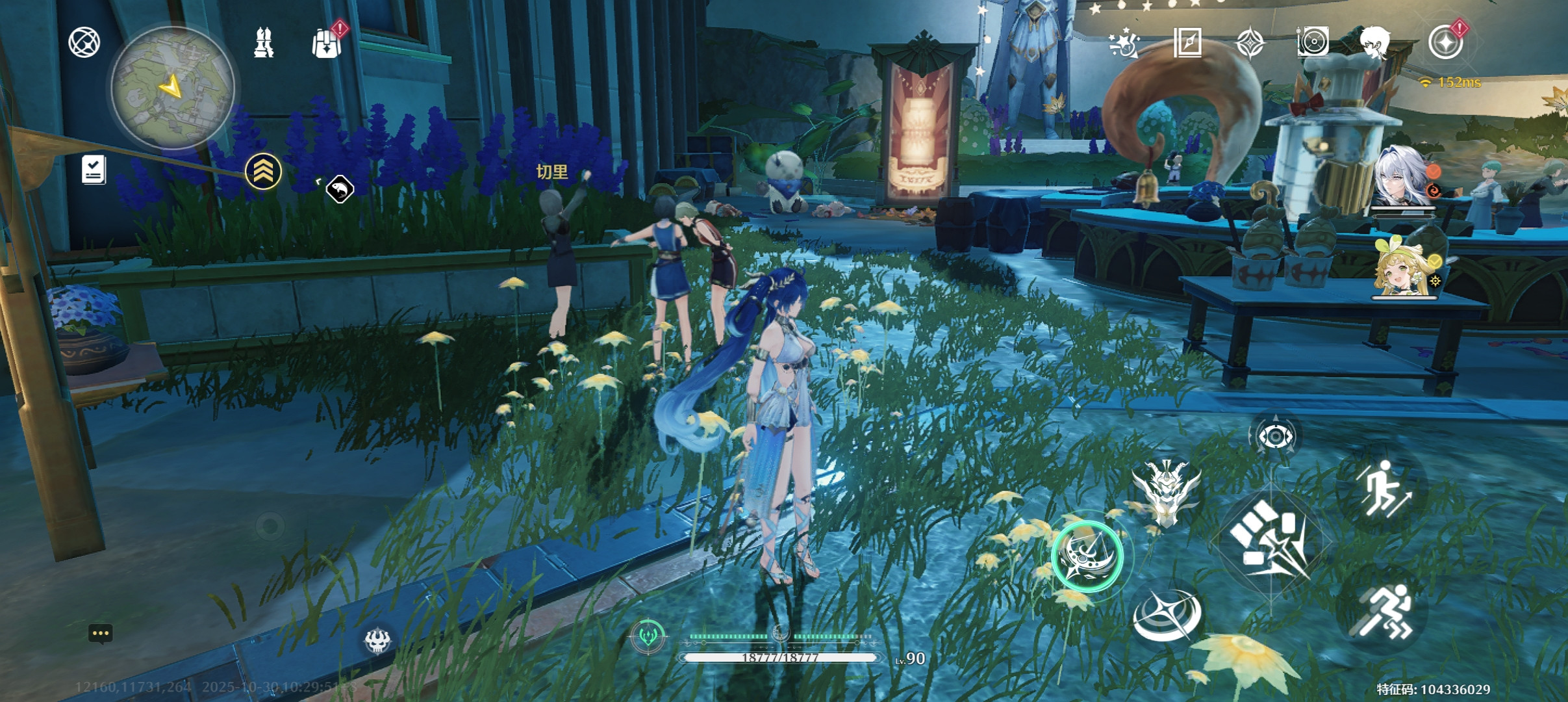The height and width of the screenshot is (702, 1568).
Task: Open the character head profile icon
Action: pyautogui.click(x=1375, y=44)
